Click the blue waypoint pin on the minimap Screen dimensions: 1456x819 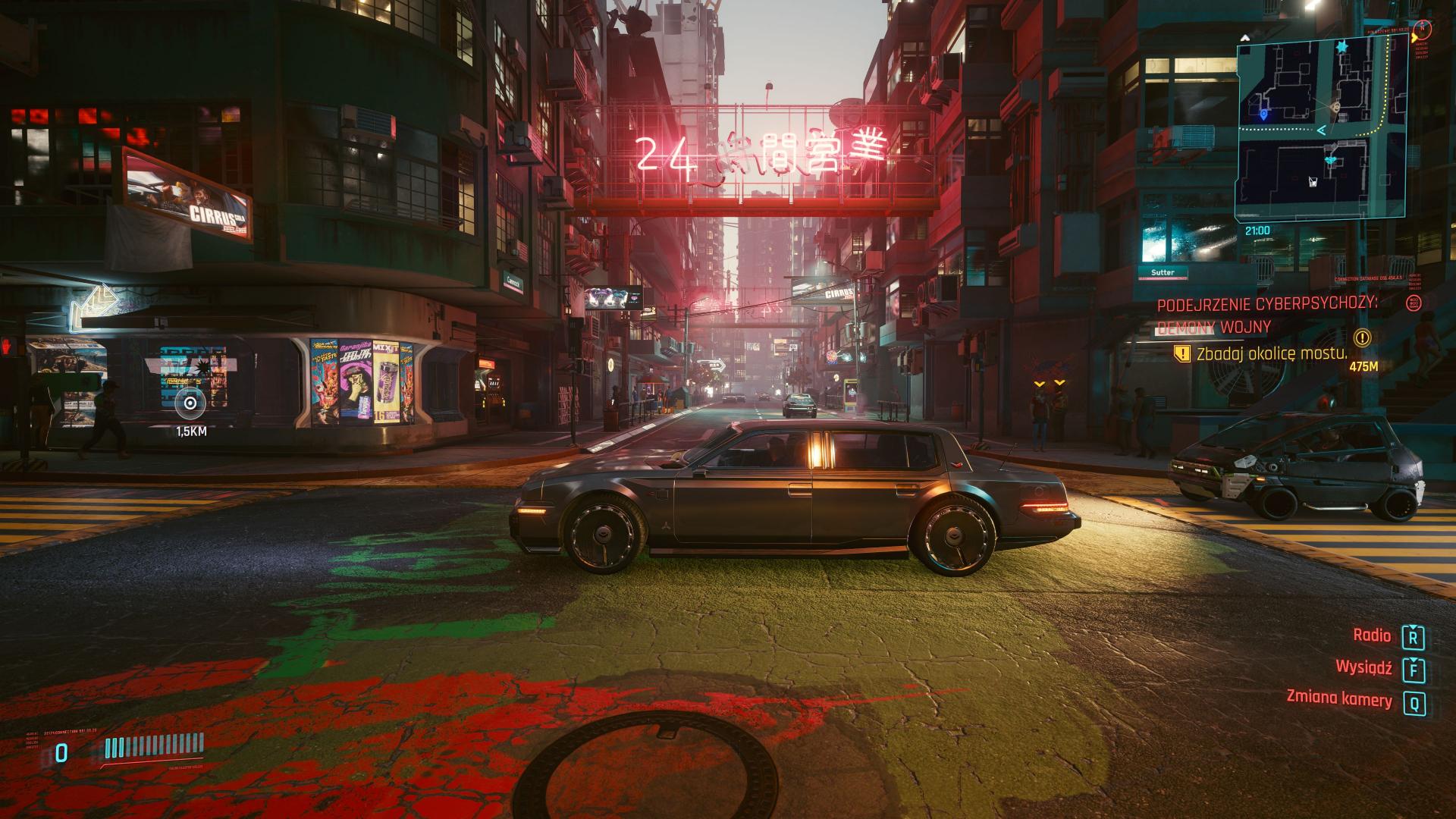tap(1263, 115)
